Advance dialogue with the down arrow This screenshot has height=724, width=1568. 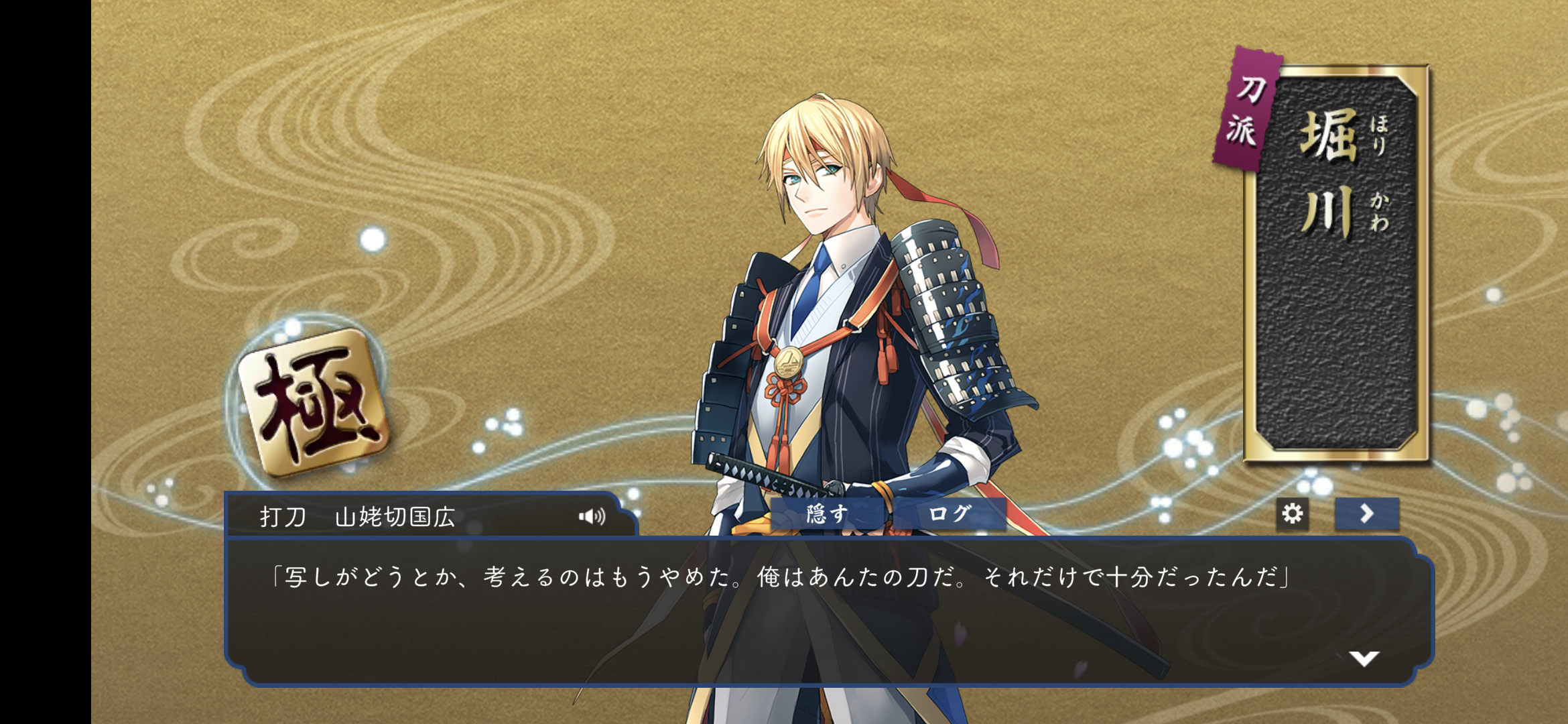pyautogui.click(x=1364, y=658)
